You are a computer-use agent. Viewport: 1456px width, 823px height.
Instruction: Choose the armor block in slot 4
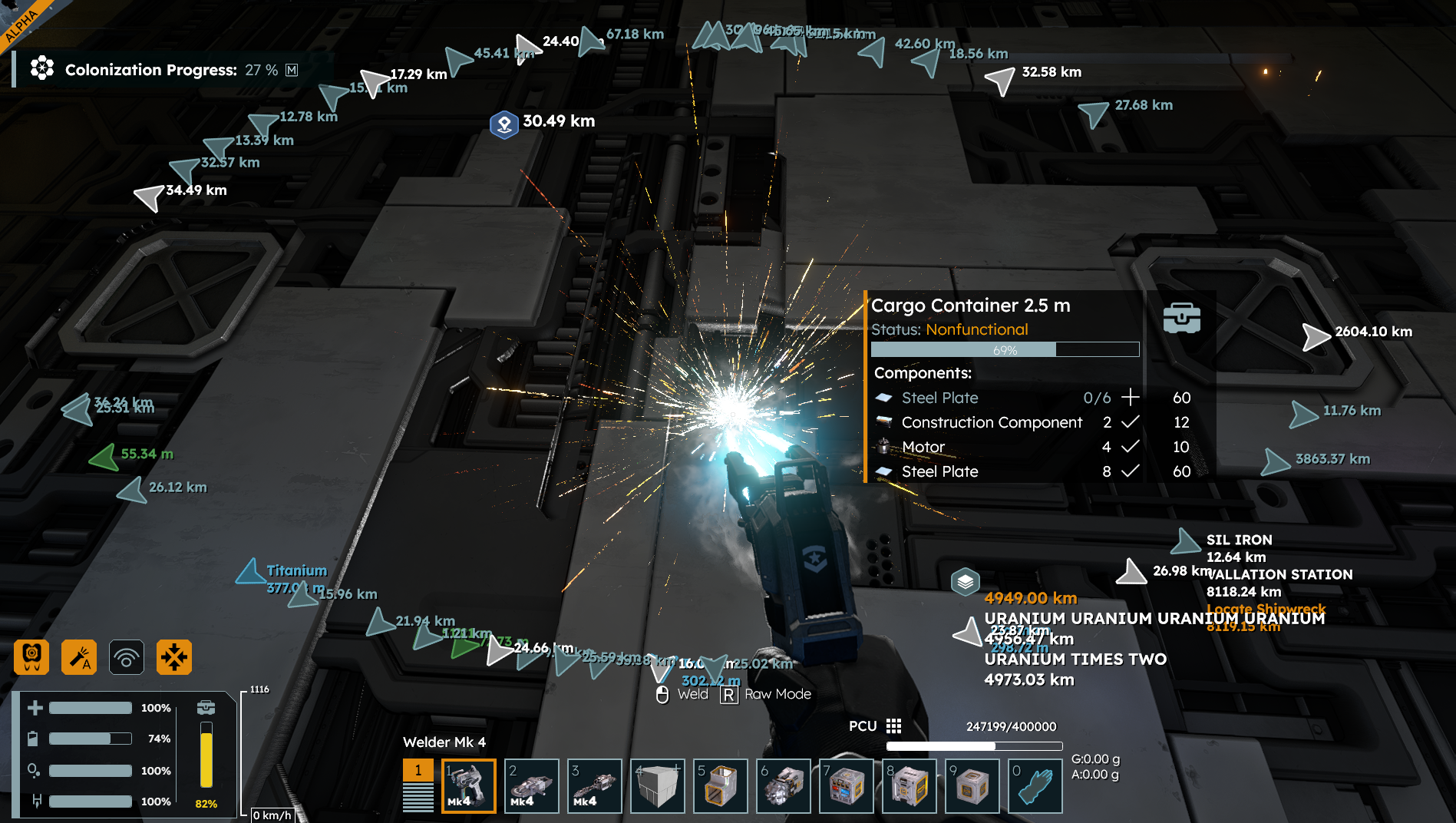(657, 785)
